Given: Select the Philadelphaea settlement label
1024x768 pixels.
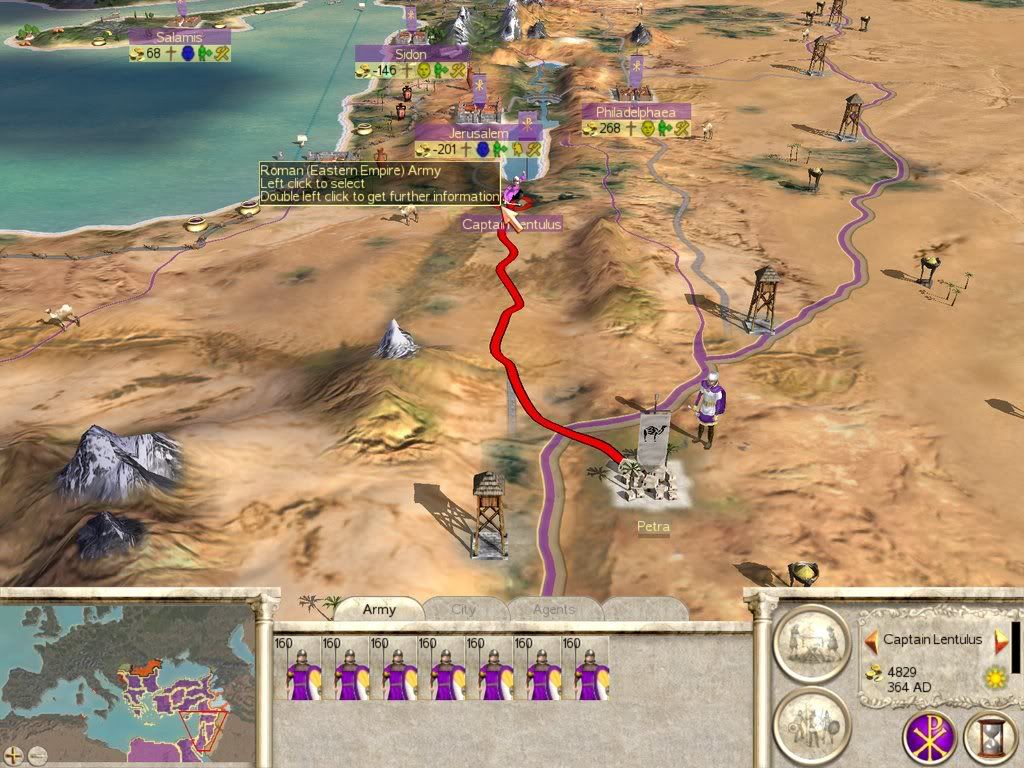Looking at the screenshot, I should click(x=636, y=112).
